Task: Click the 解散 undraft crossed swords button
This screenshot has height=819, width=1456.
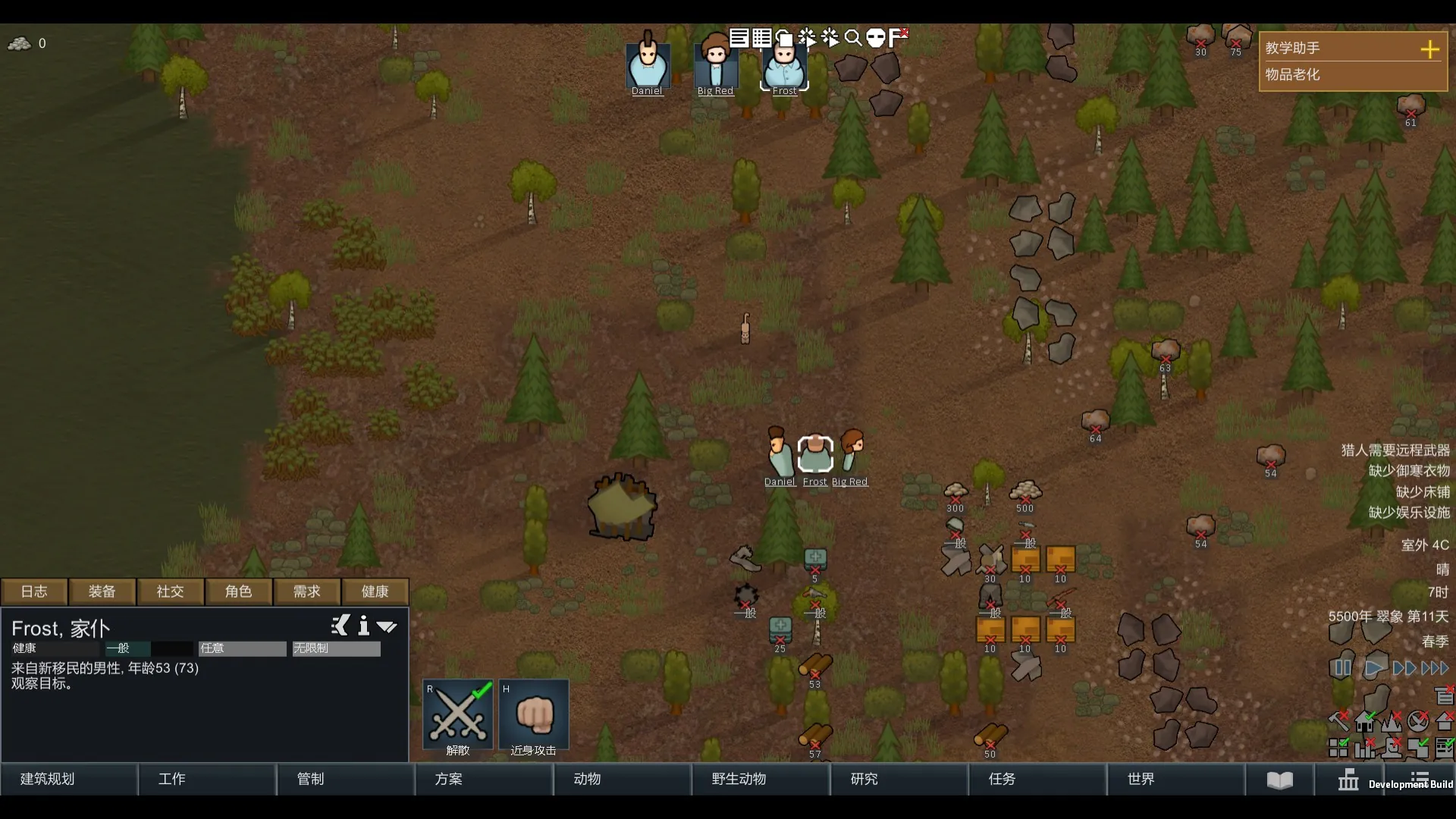Action: (x=458, y=717)
